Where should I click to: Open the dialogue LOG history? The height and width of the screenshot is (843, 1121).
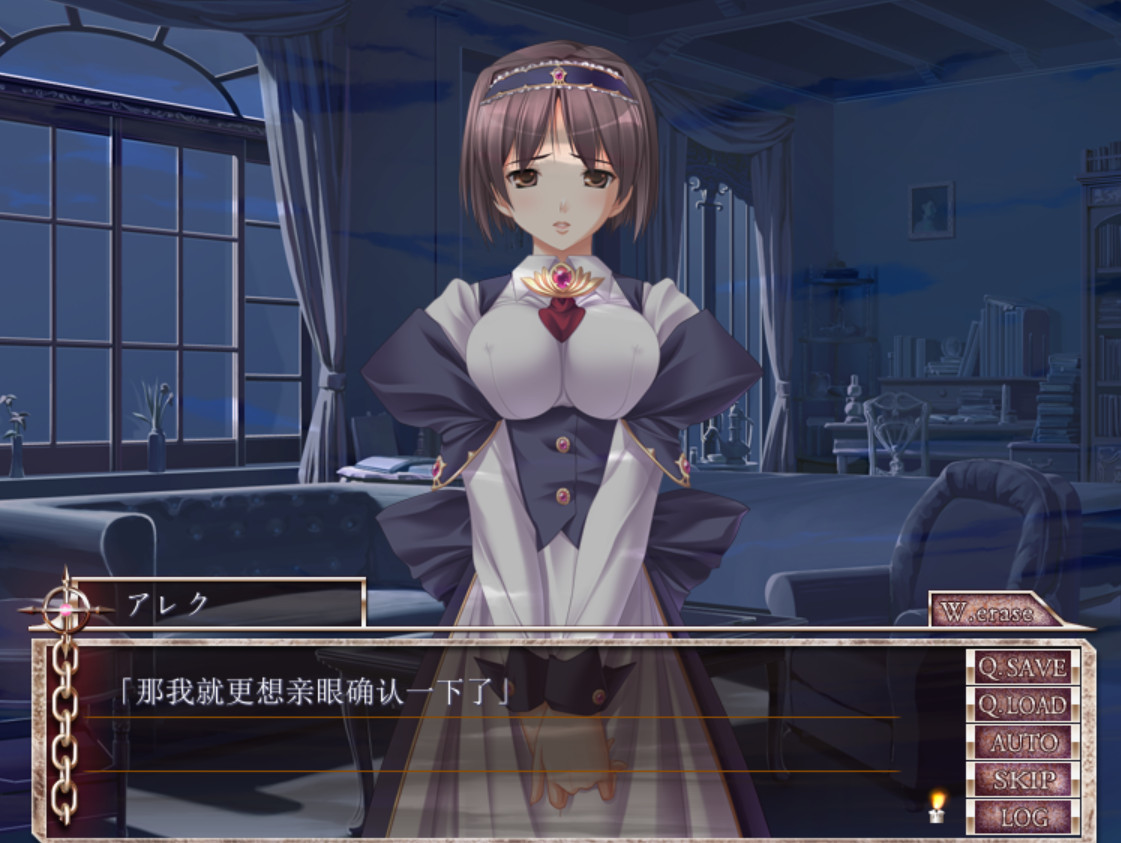click(1022, 816)
